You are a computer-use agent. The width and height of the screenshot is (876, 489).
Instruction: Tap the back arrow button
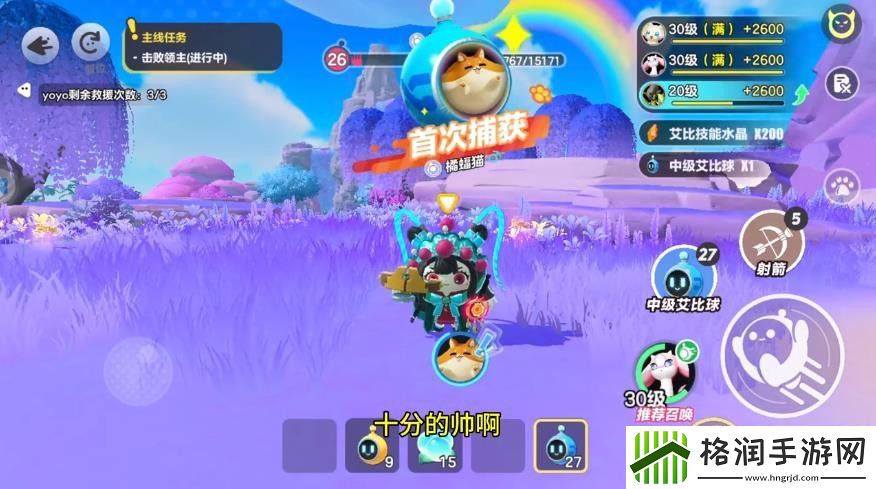[39, 45]
